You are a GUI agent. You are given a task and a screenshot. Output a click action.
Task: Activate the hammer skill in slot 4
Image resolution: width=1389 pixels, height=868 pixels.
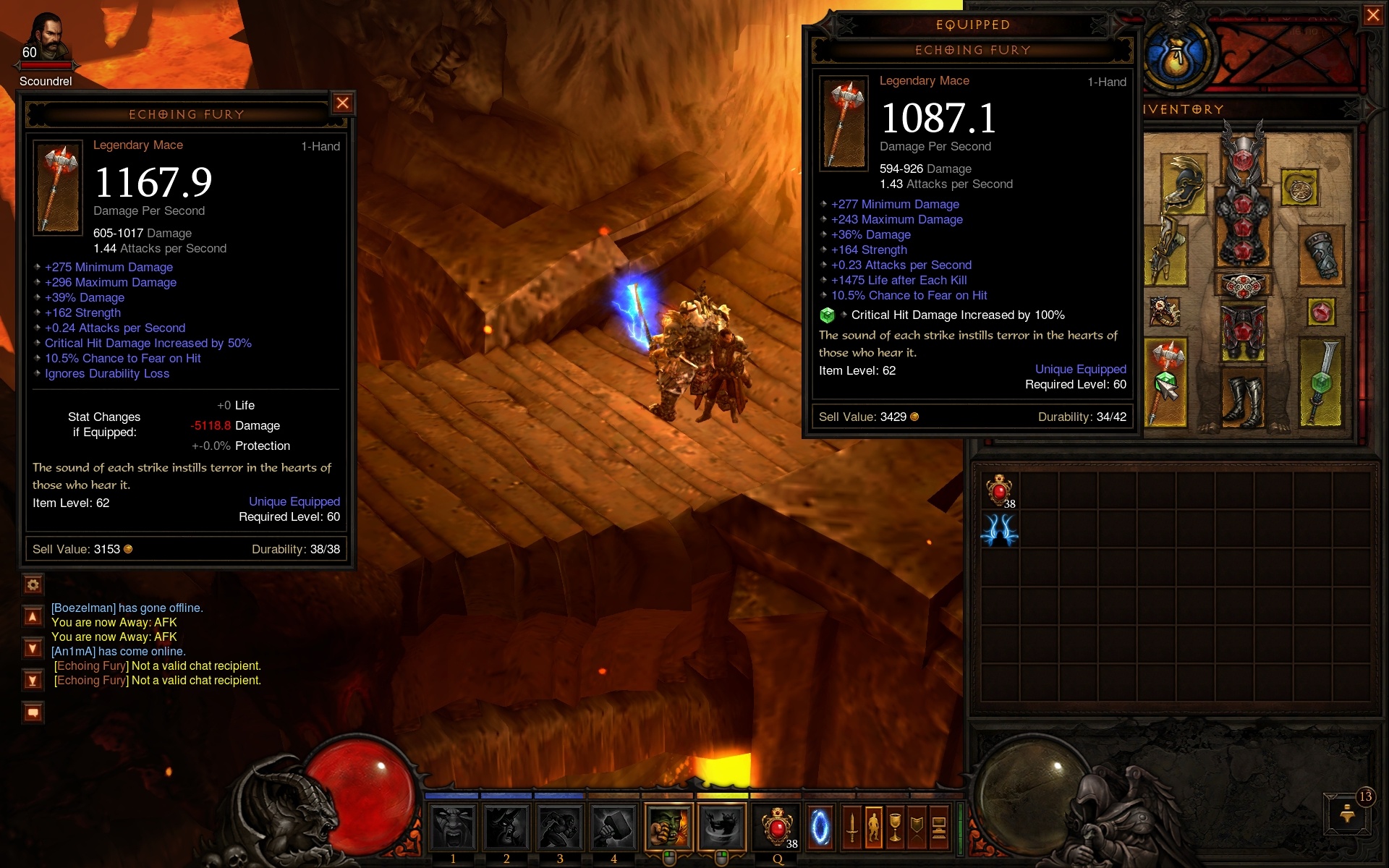click(613, 827)
